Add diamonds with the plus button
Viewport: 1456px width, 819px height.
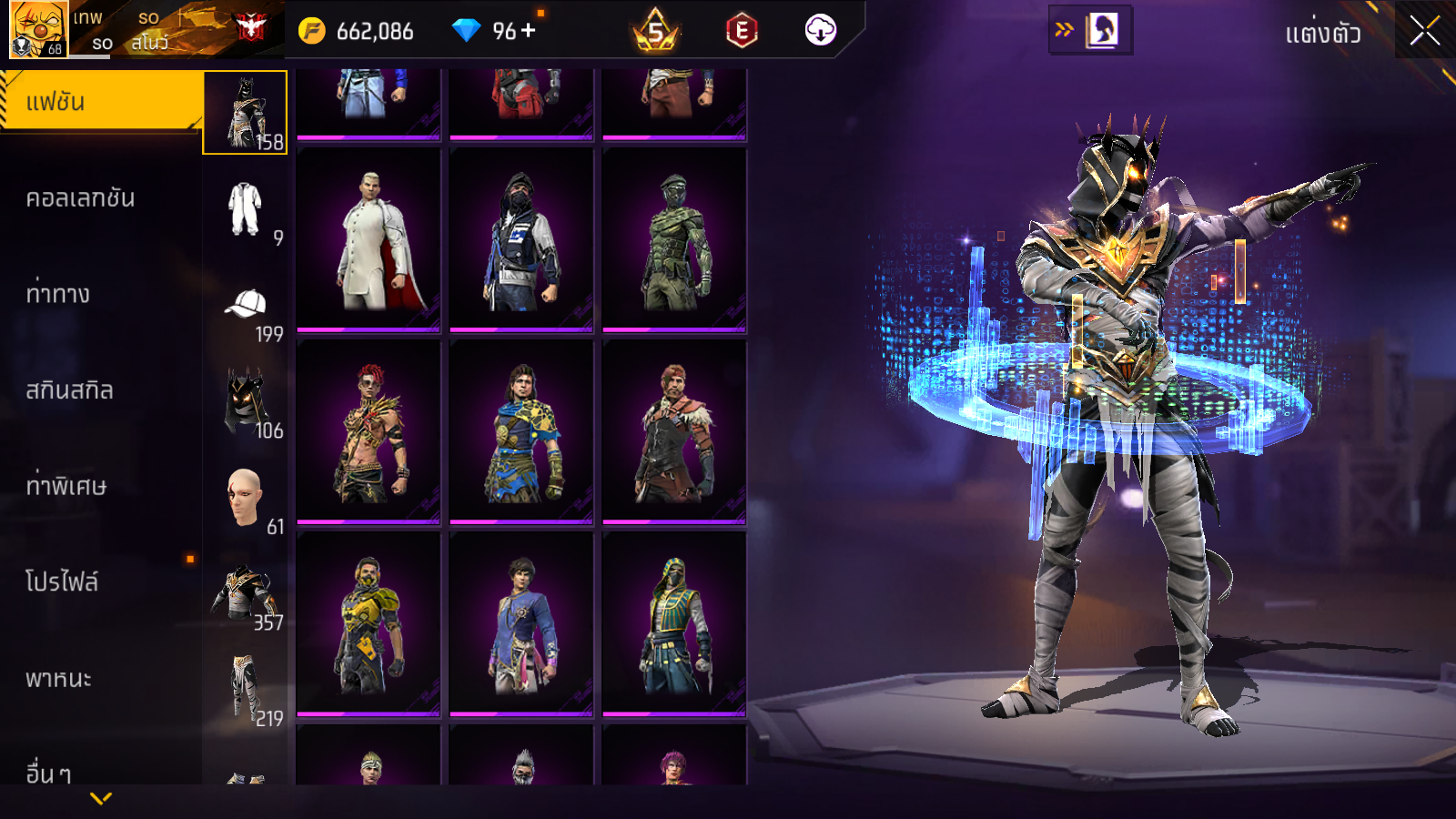[x=528, y=31]
